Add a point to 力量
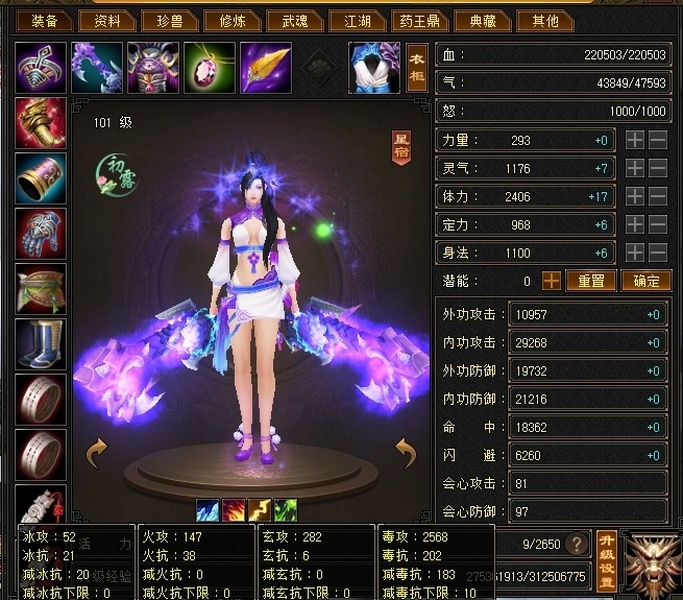Viewport: 683px width, 600px height. 635,141
